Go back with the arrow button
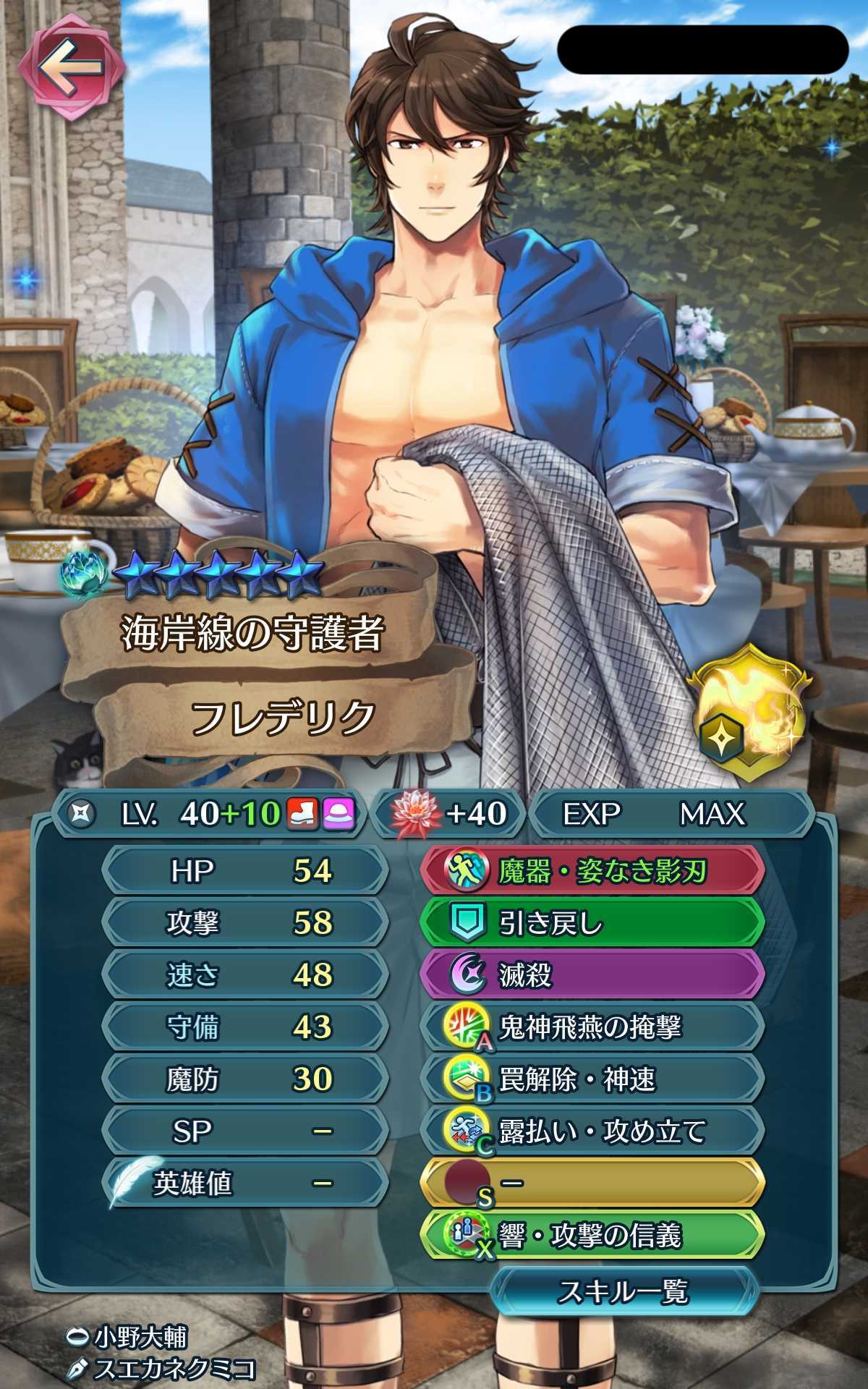Image resolution: width=868 pixels, height=1389 pixels. pyautogui.click(x=70, y=67)
